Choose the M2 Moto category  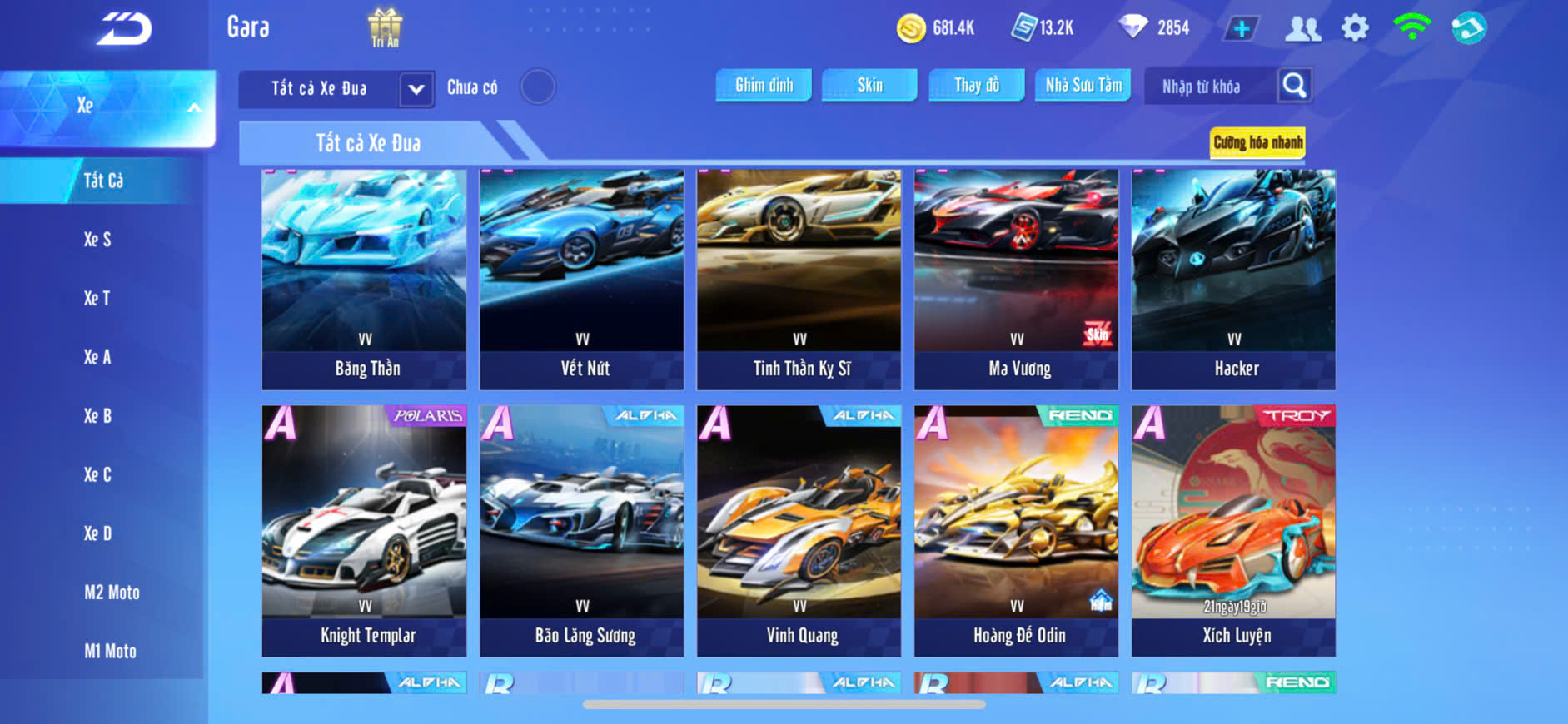pyautogui.click(x=112, y=593)
